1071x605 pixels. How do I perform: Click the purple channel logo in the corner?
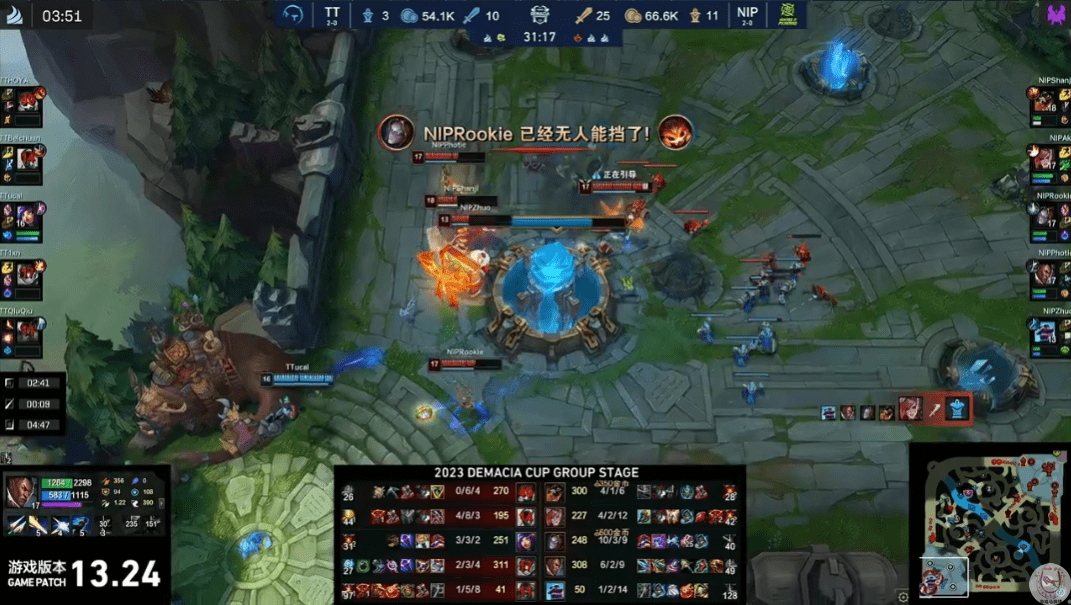[x=1056, y=15]
